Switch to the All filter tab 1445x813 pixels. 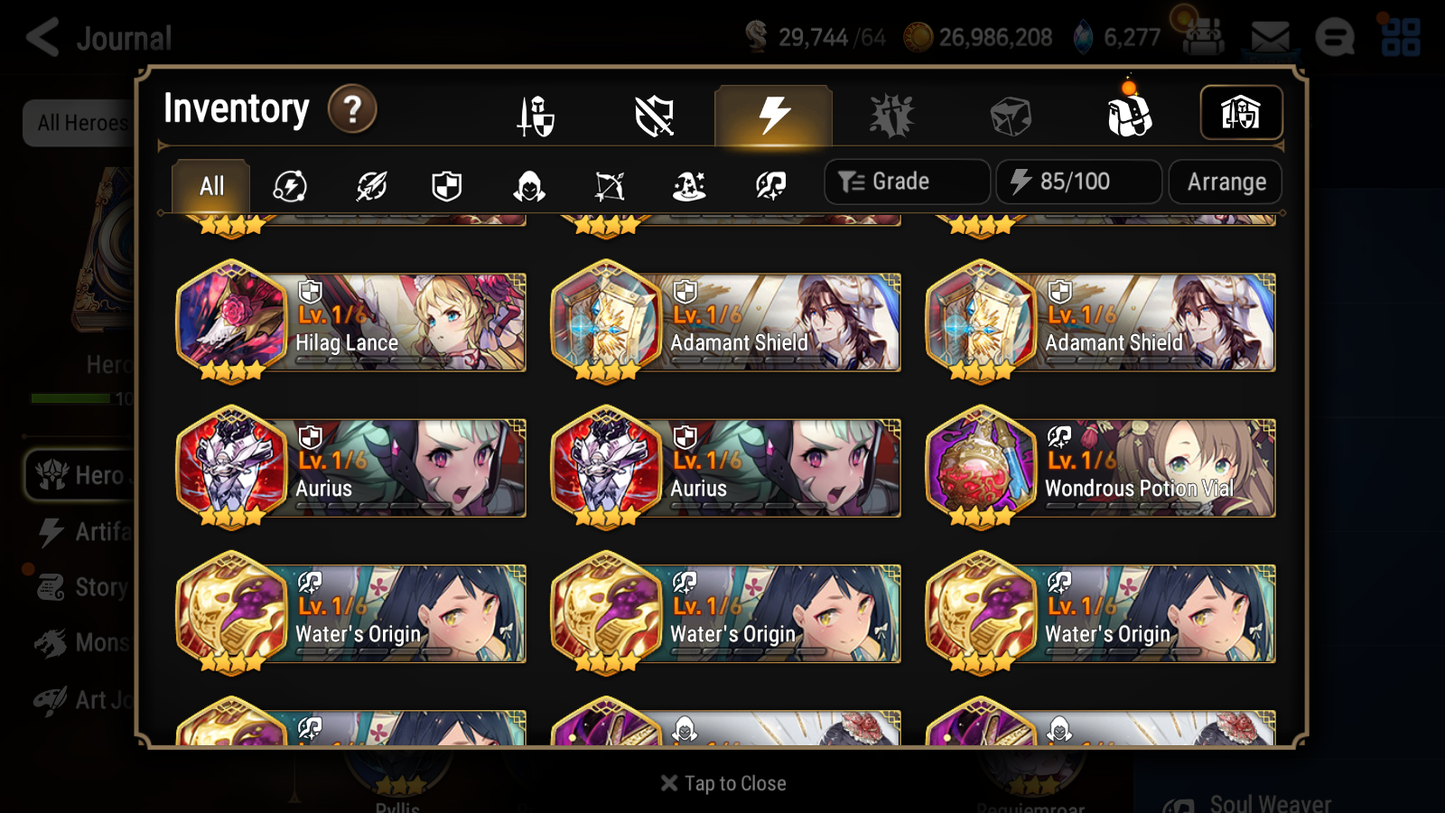pos(209,184)
